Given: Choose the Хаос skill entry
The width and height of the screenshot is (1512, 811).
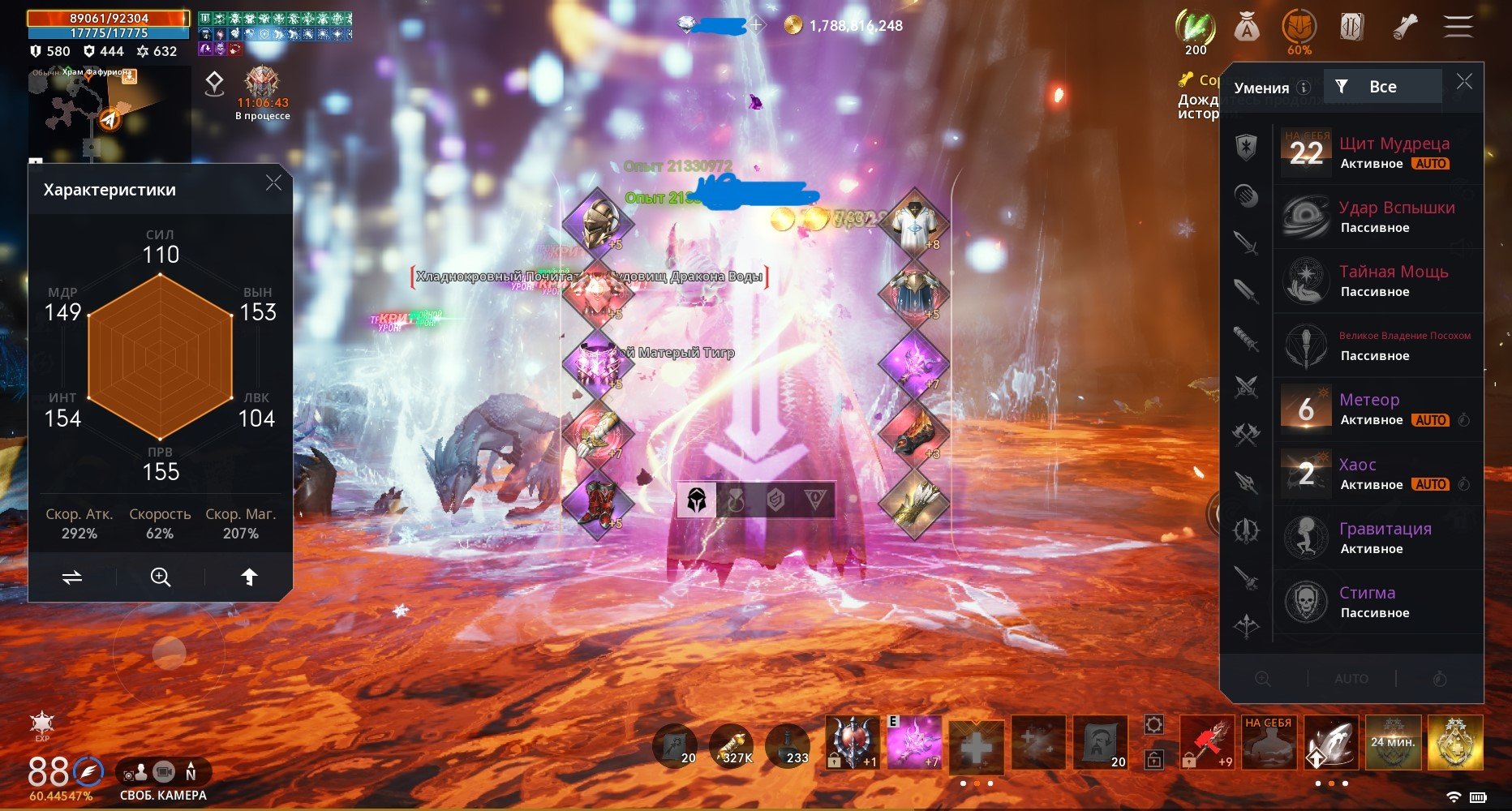Looking at the screenshot, I should tap(1378, 474).
